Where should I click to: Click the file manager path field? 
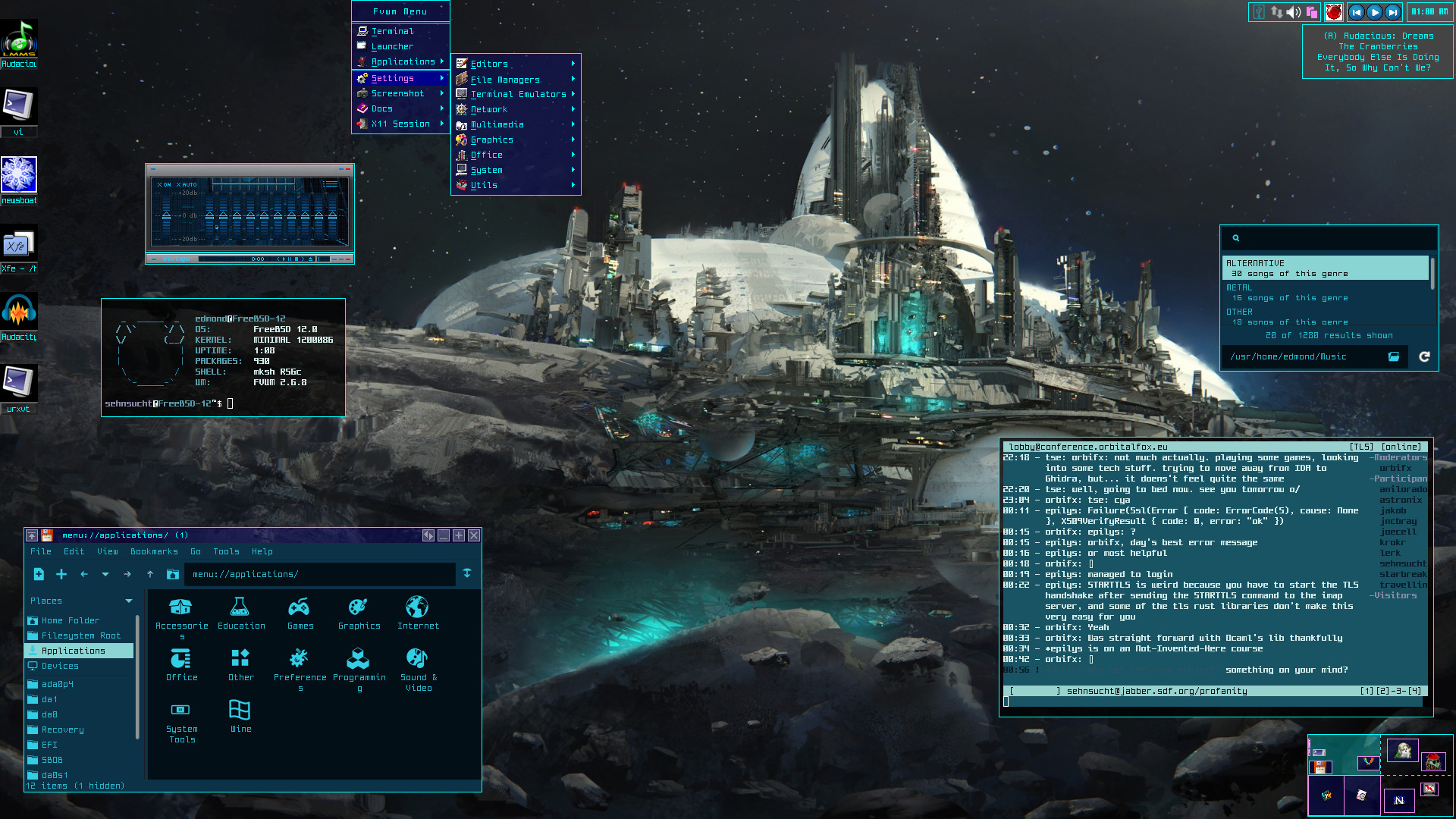point(318,574)
